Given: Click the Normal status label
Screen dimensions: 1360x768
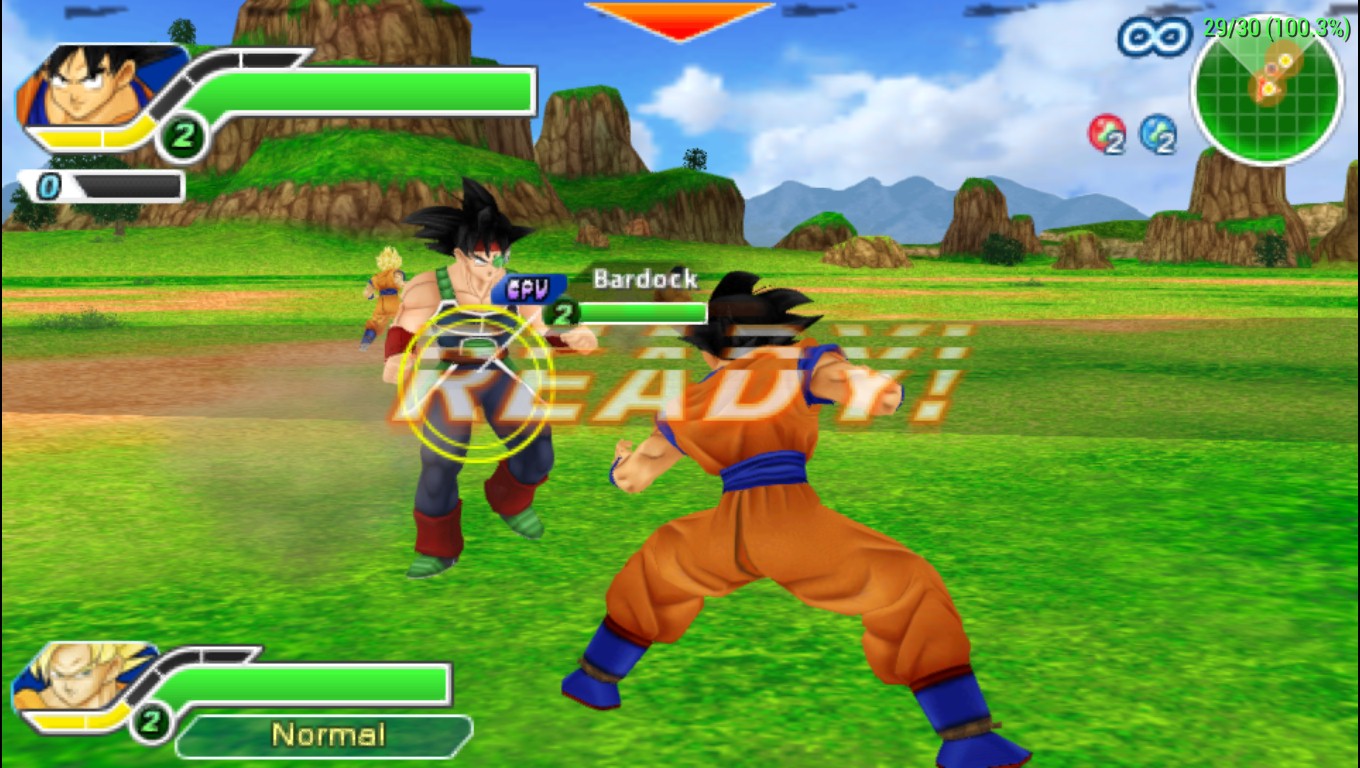Looking at the screenshot, I should [x=326, y=736].
